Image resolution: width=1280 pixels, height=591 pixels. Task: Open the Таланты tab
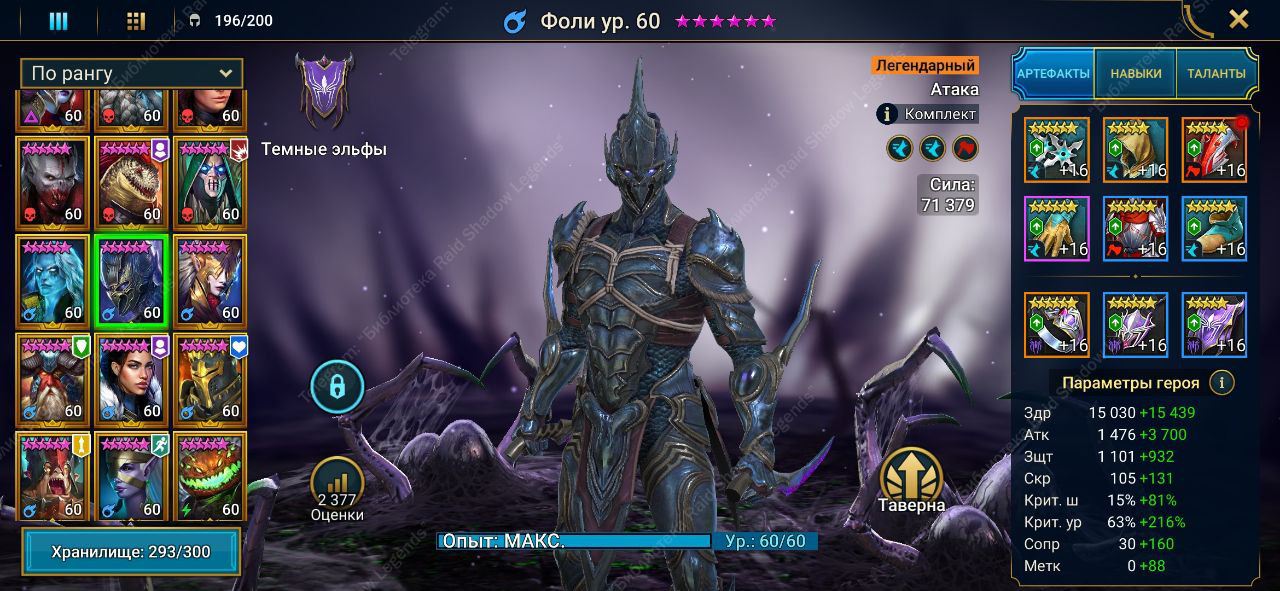coord(1216,73)
